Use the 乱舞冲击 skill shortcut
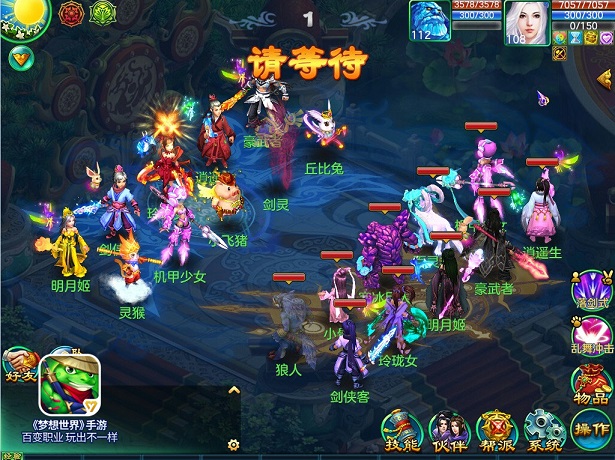The height and width of the screenshot is (460, 615). click(x=590, y=335)
